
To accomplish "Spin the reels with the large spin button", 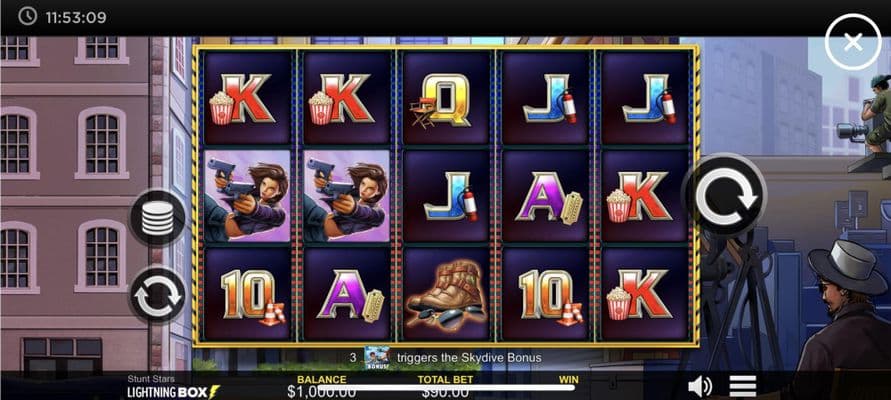I will tap(725, 195).
